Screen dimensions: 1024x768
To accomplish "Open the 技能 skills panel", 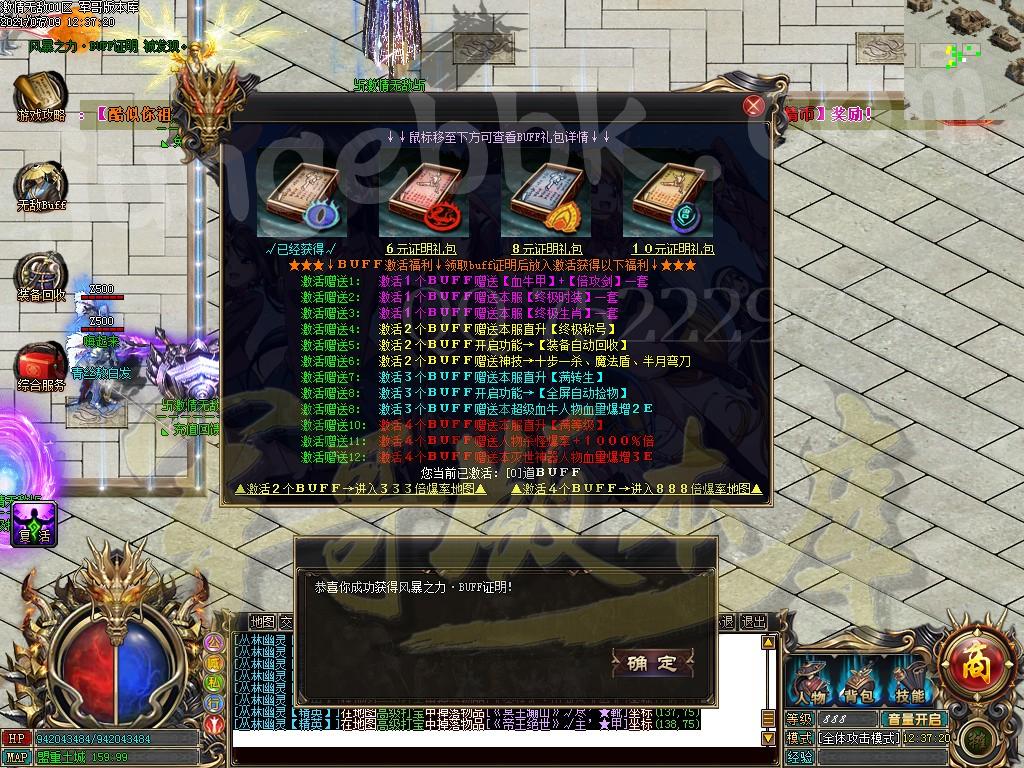I will click(909, 682).
